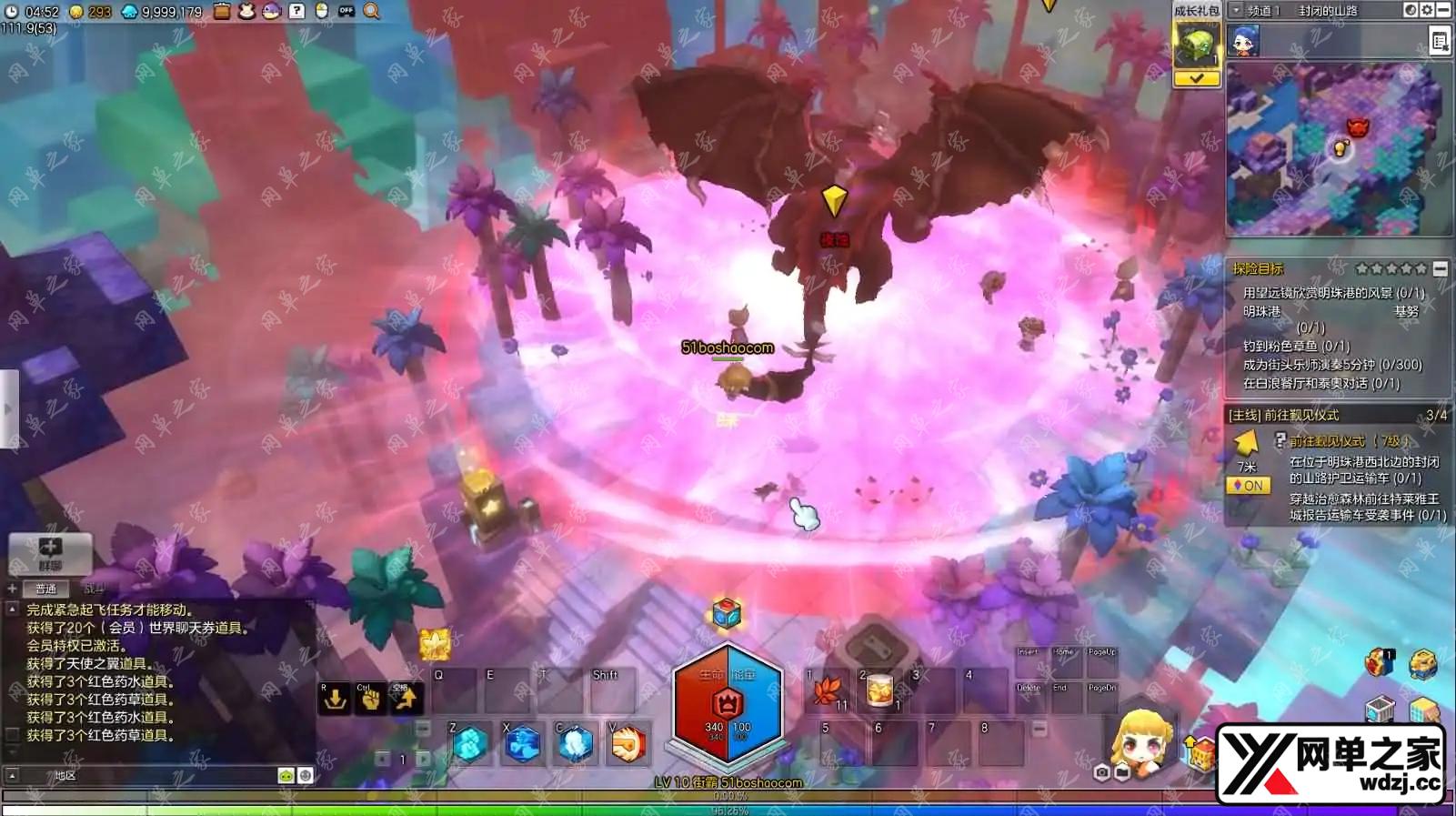
Task: Claim the growth gift pack with the yellow checkmark
Action: coord(1196,79)
